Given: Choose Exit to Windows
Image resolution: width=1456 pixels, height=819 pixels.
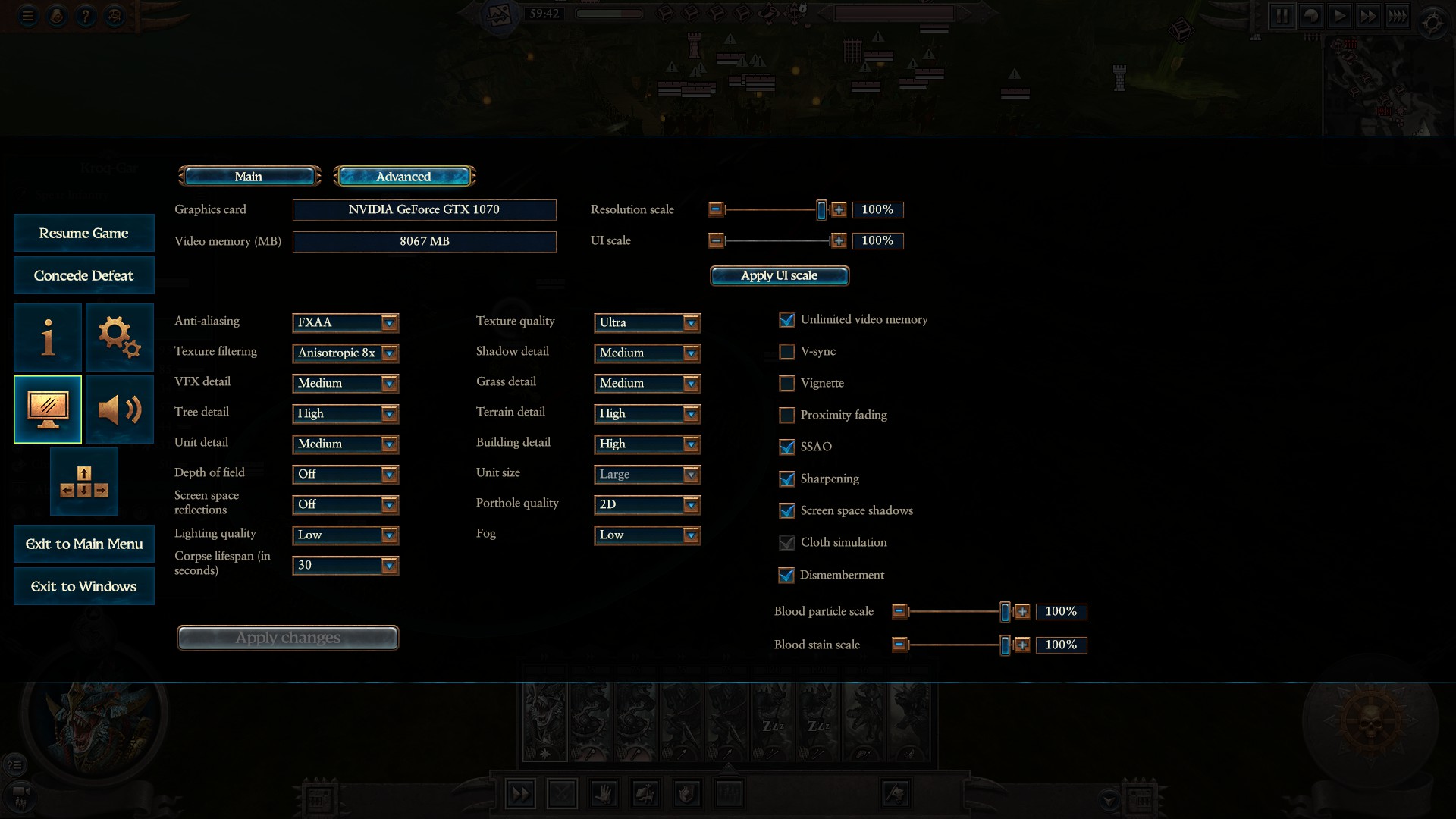Looking at the screenshot, I should point(83,586).
